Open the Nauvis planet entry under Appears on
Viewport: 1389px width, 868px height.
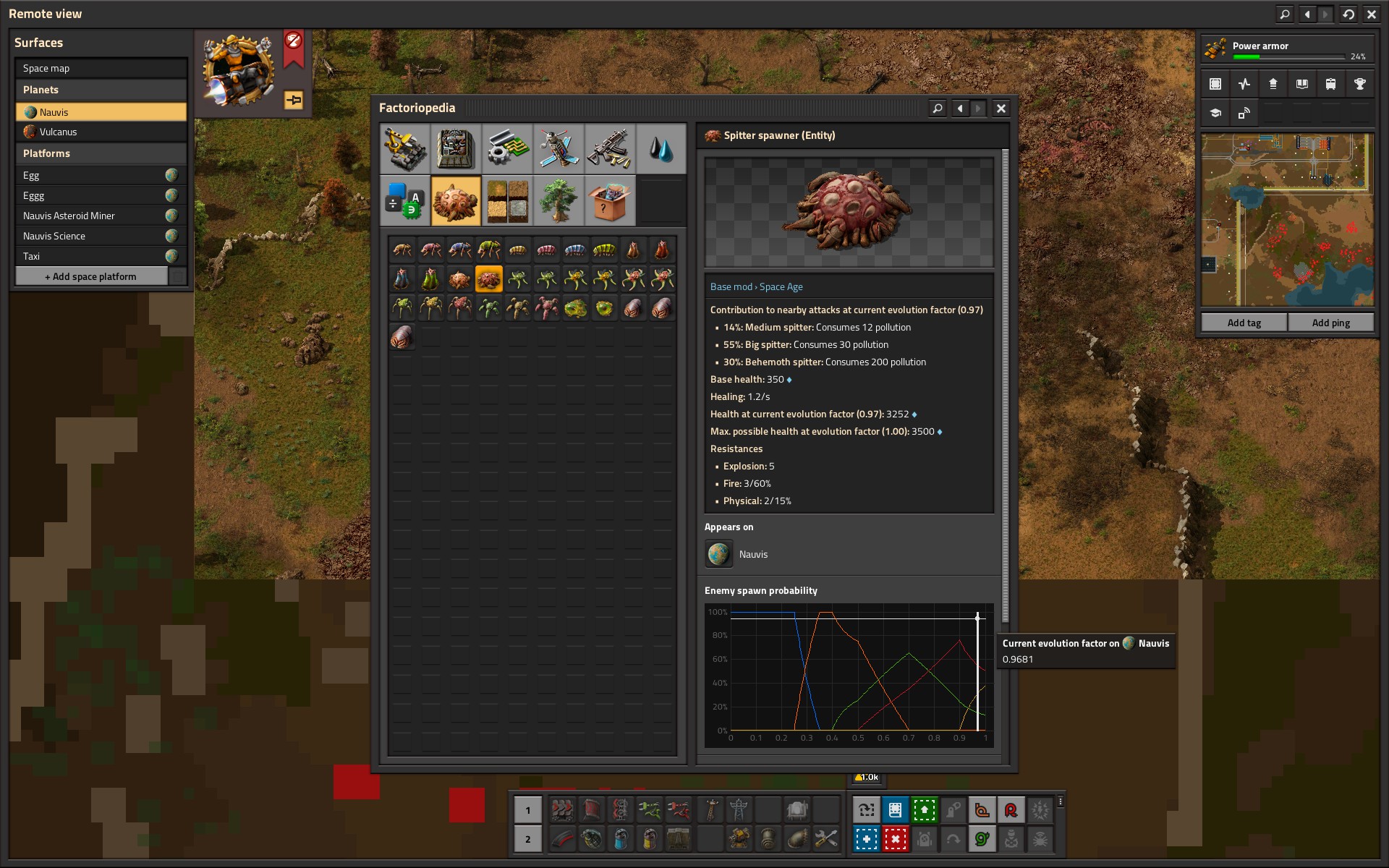tap(719, 554)
